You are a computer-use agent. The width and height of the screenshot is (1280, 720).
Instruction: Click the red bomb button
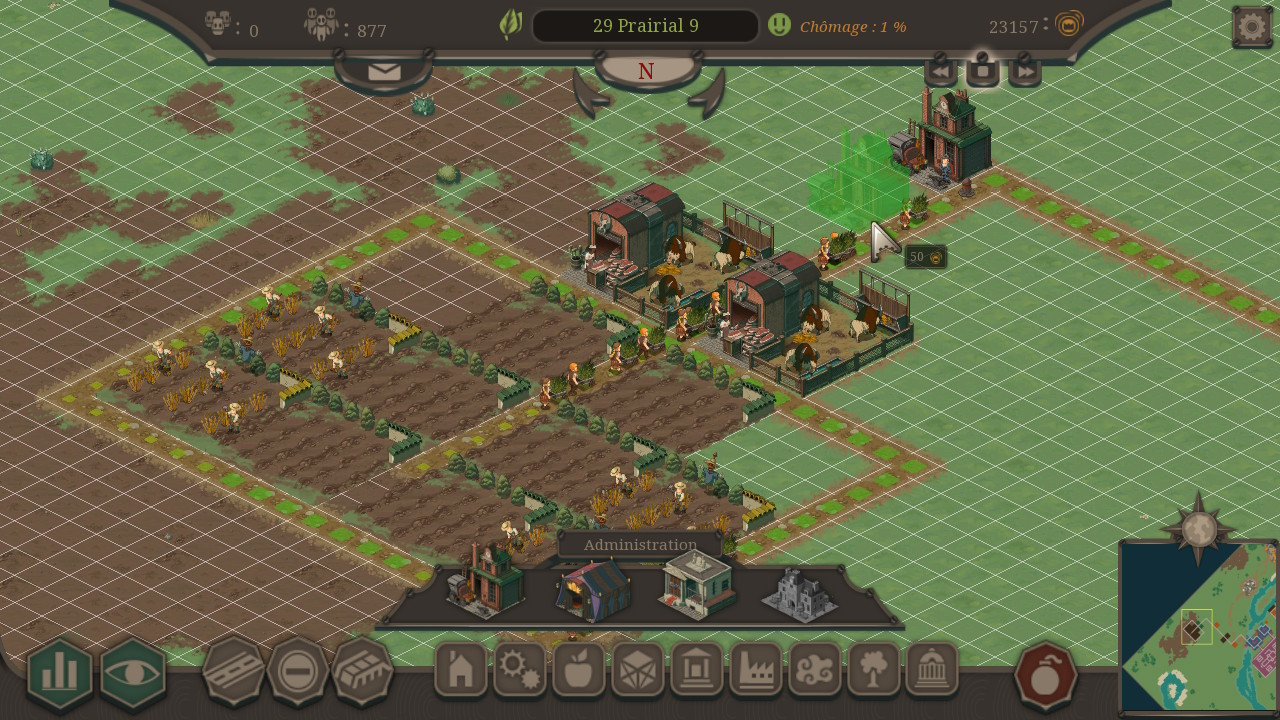1045,676
